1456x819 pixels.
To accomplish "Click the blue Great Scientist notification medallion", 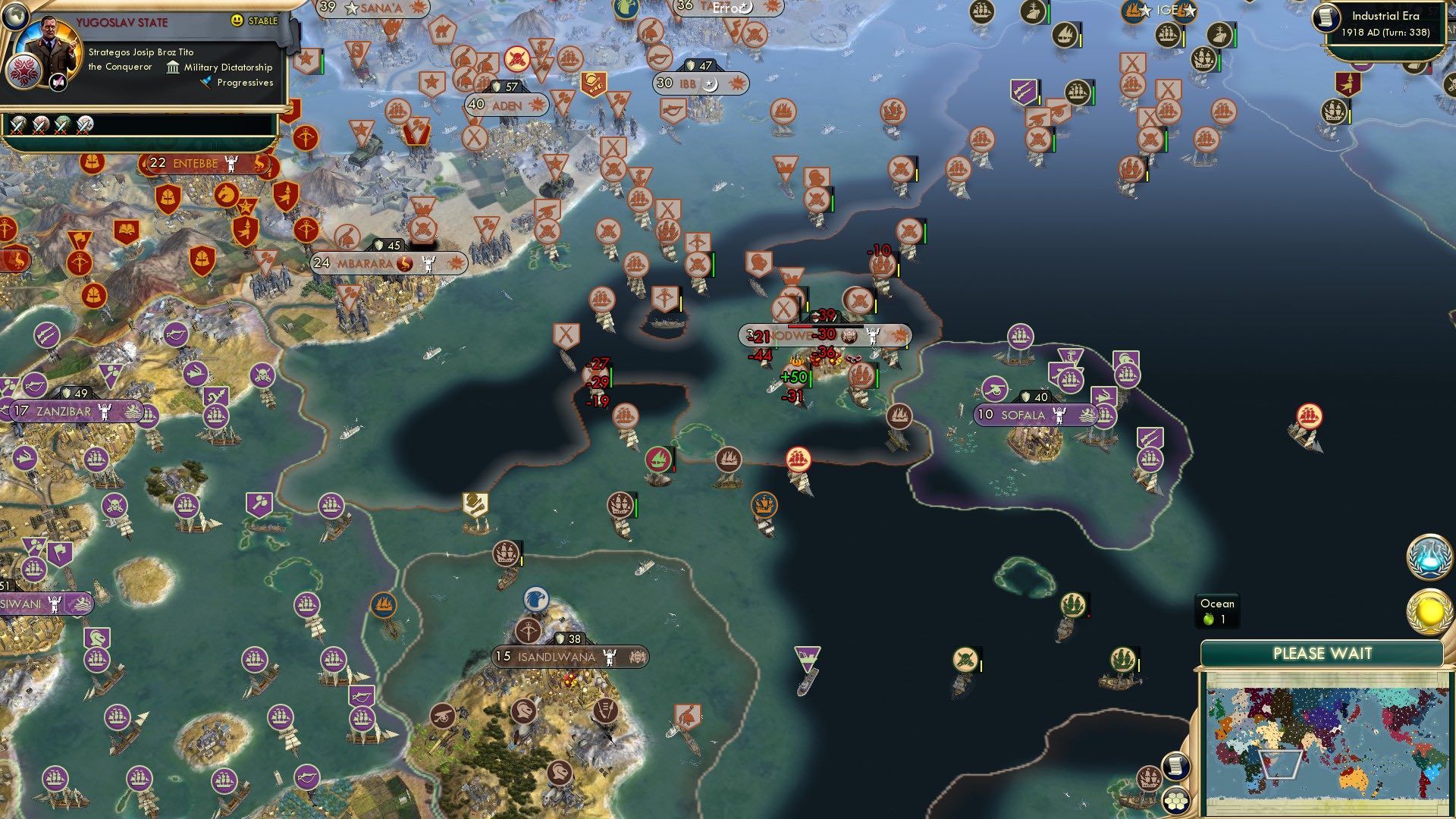I will (x=1427, y=559).
